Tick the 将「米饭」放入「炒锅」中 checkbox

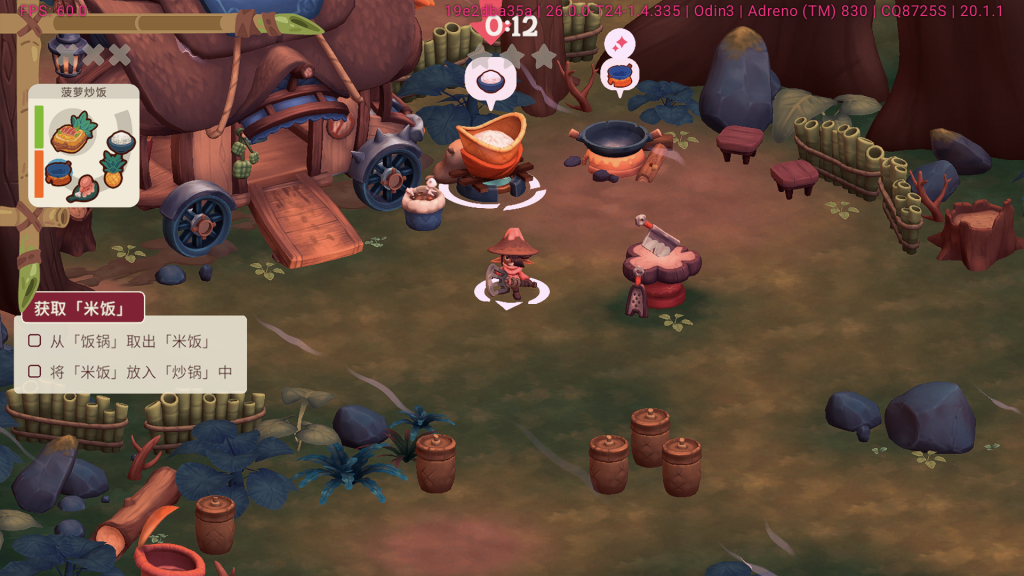pyautogui.click(x=35, y=372)
